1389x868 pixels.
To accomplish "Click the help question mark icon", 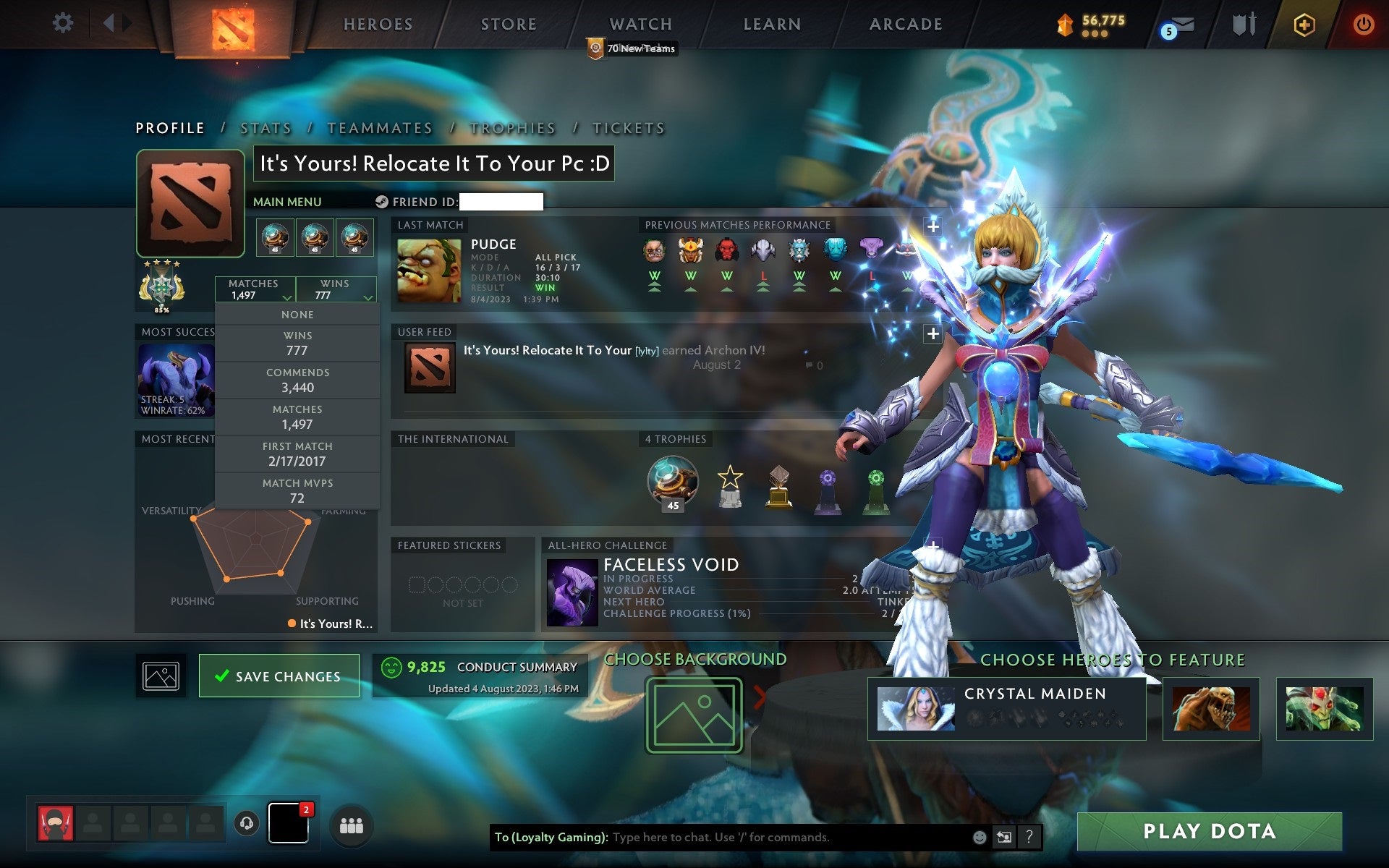I will pos(1029,838).
